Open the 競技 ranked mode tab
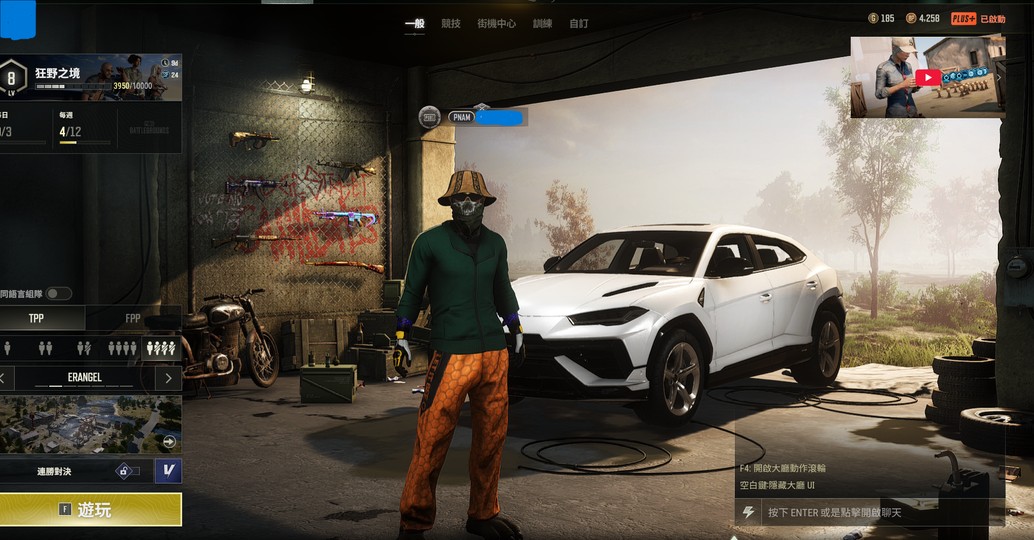Viewport: 1034px width, 540px height. 451,22
